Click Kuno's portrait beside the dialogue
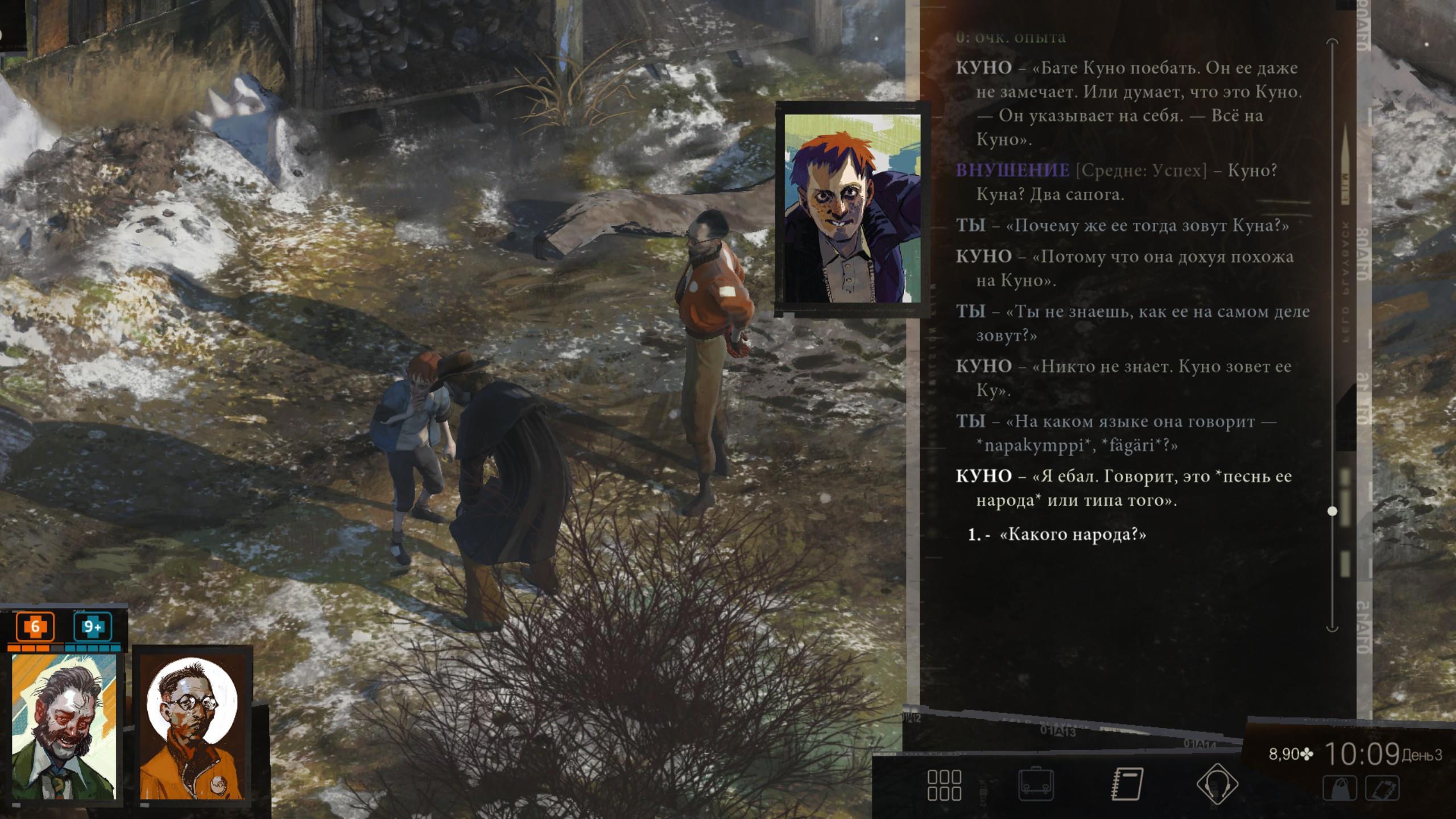 tap(852, 208)
